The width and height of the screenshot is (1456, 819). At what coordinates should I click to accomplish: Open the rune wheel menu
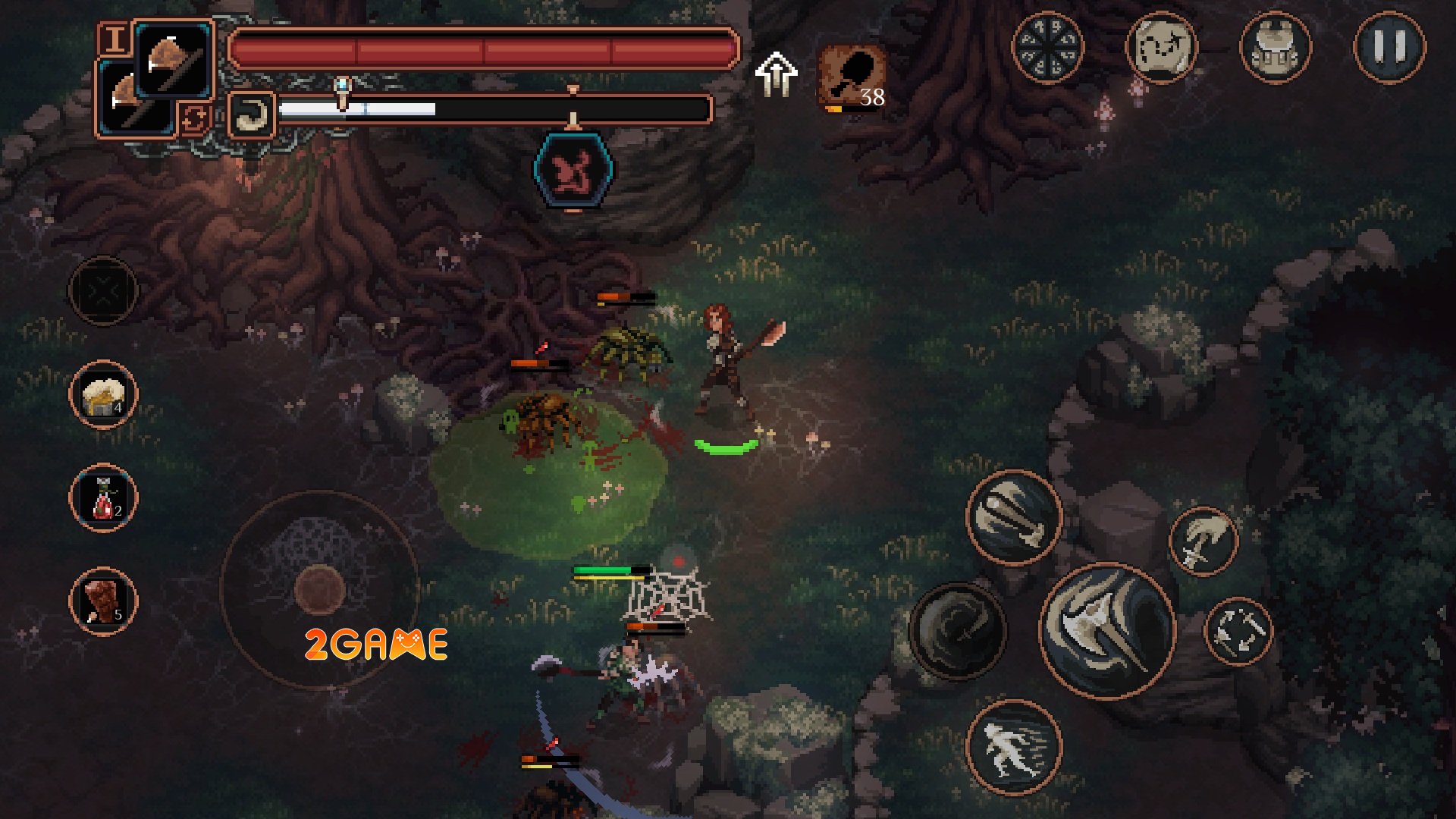tap(1047, 47)
